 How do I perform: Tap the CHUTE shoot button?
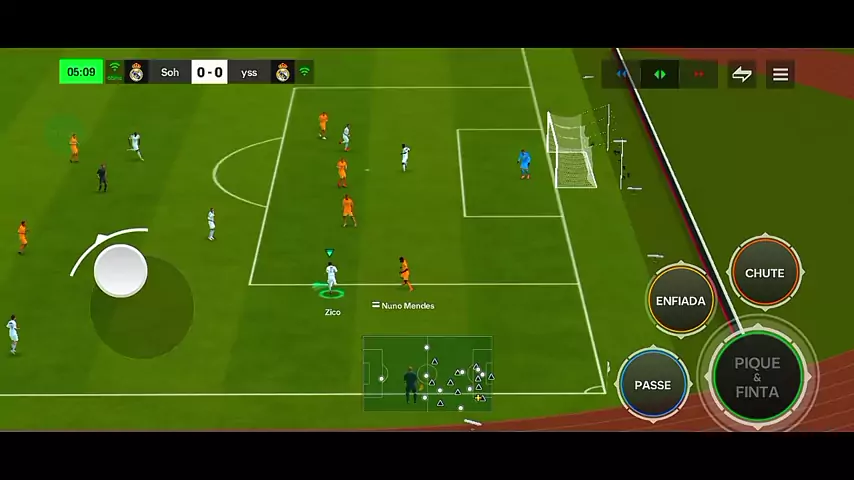[x=765, y=272]
